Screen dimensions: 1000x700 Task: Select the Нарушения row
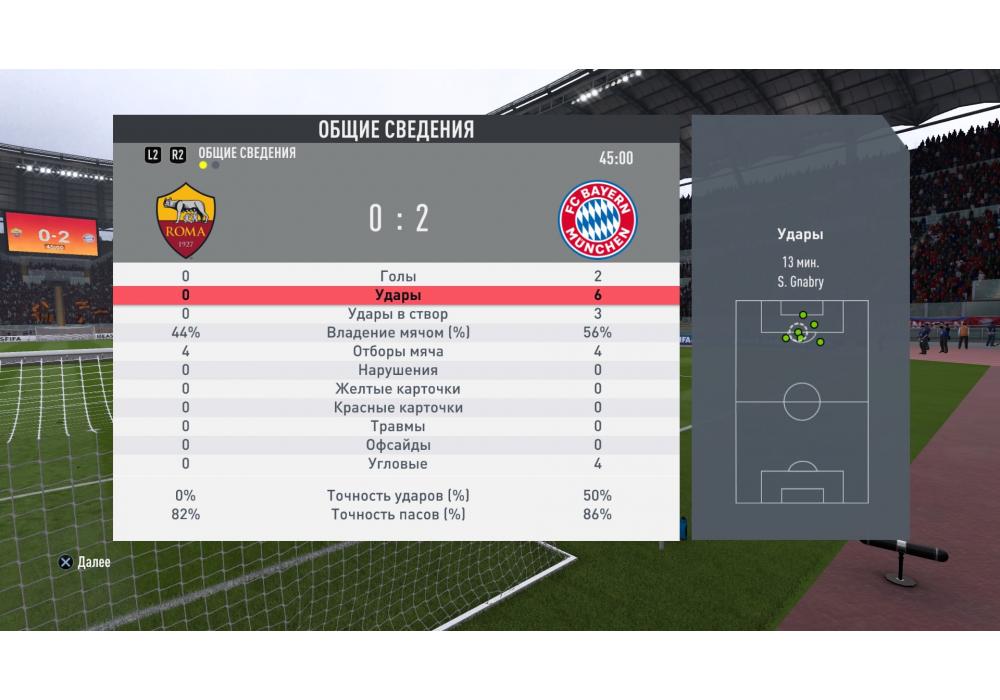[x=397, y=370]
